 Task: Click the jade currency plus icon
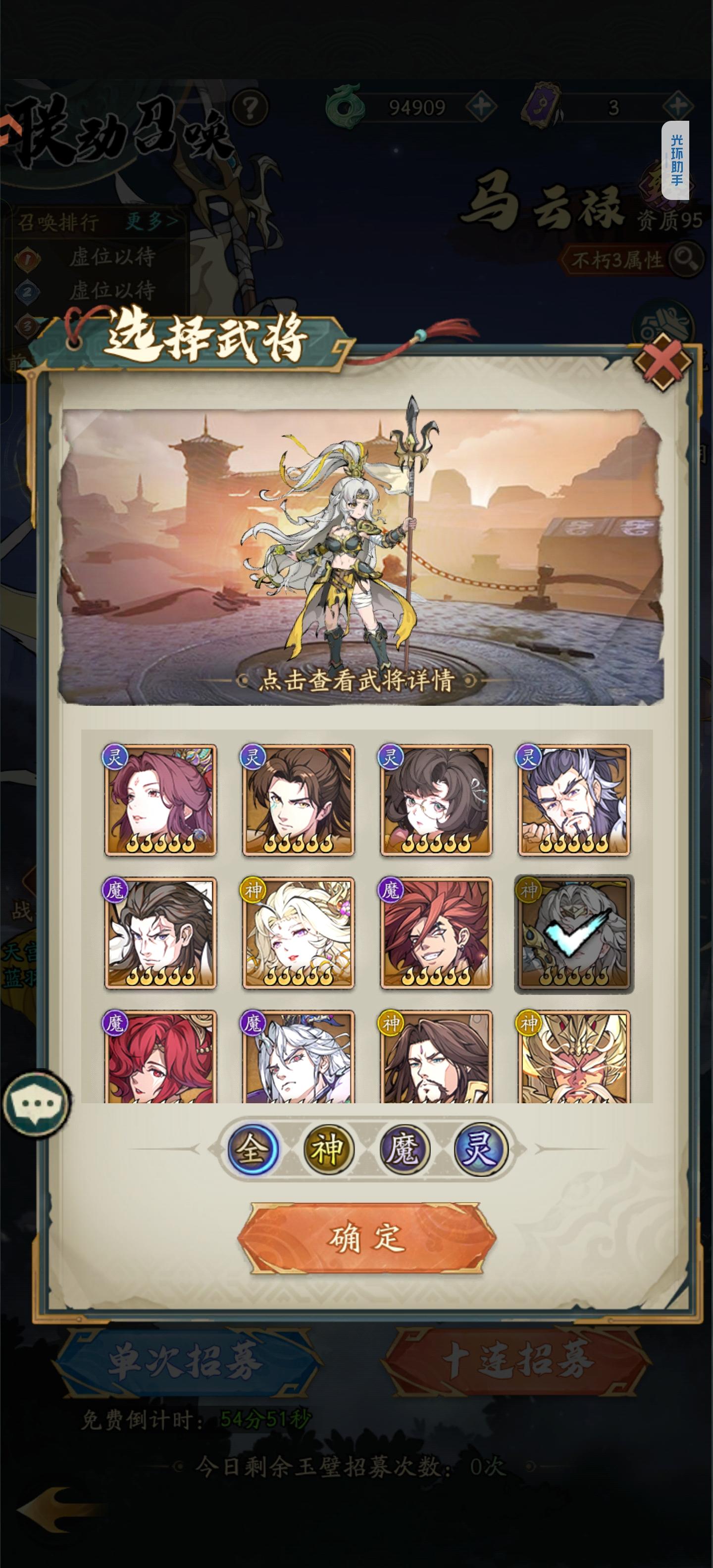point(481,105)
